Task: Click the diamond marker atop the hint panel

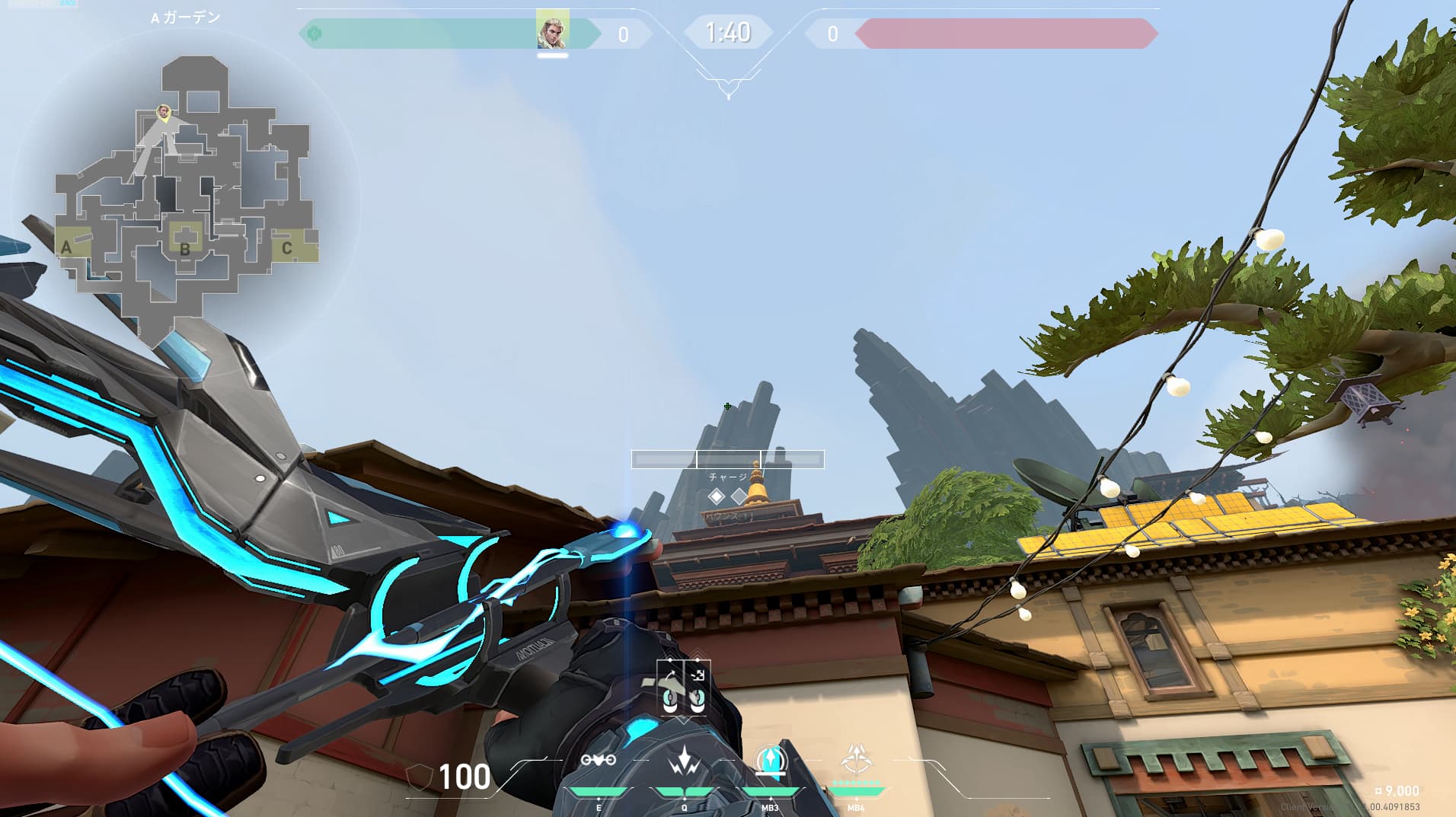Action: click(670, 659)
